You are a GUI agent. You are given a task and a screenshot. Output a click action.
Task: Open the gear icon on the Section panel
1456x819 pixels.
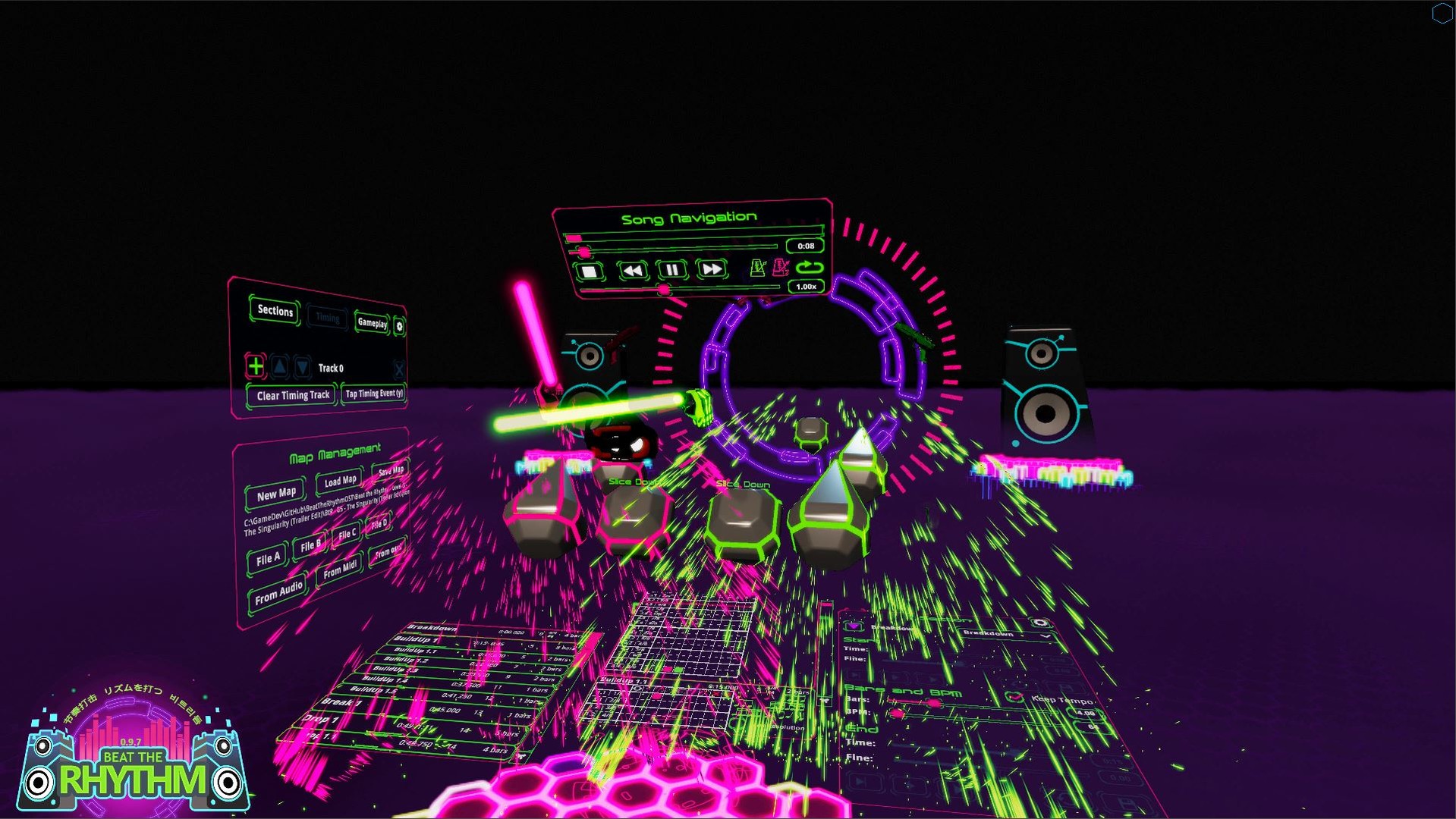pos(1039,624)
